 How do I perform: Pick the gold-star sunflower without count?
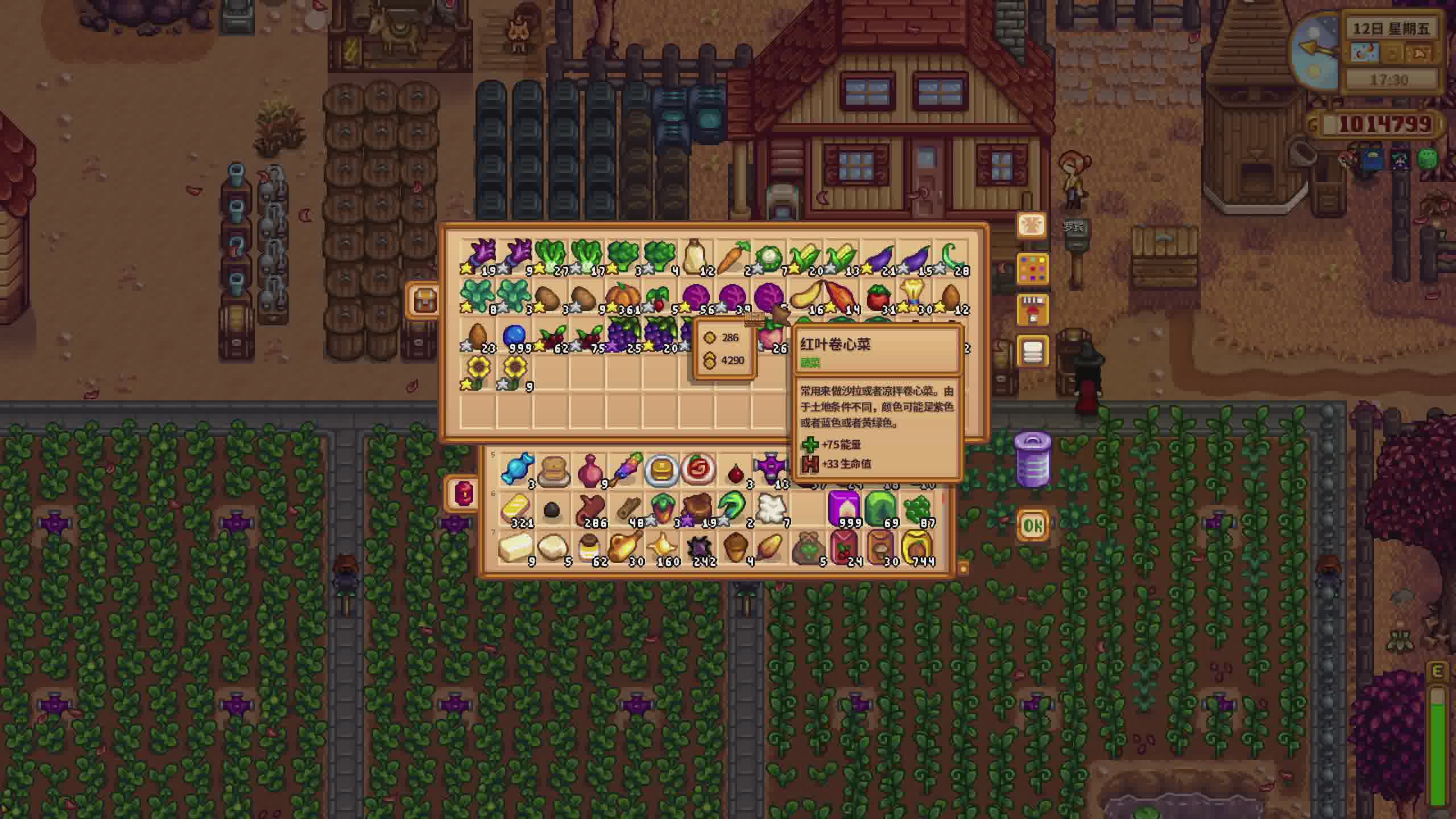click(x=478, y=374)
